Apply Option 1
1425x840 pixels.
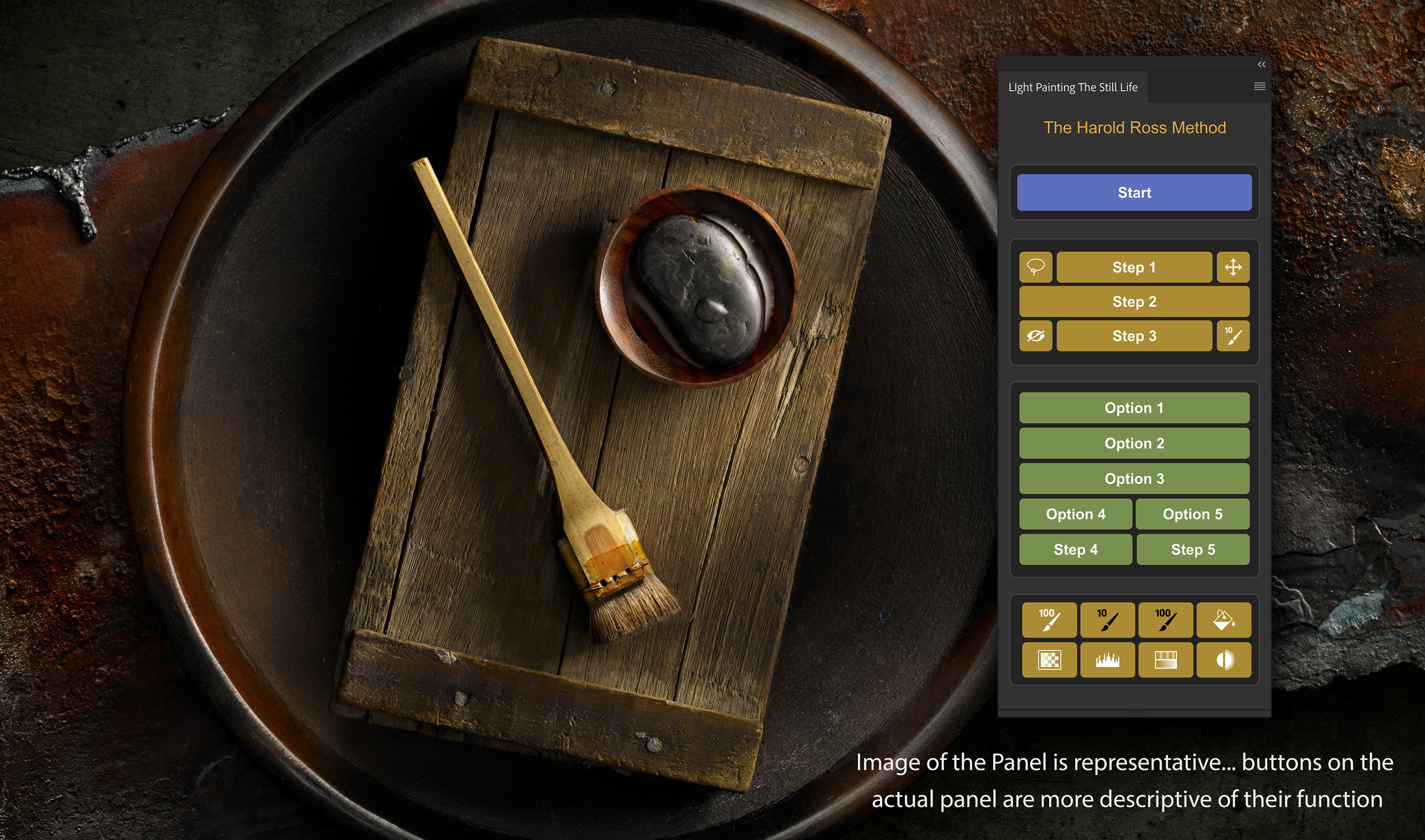coord(1134,408)
